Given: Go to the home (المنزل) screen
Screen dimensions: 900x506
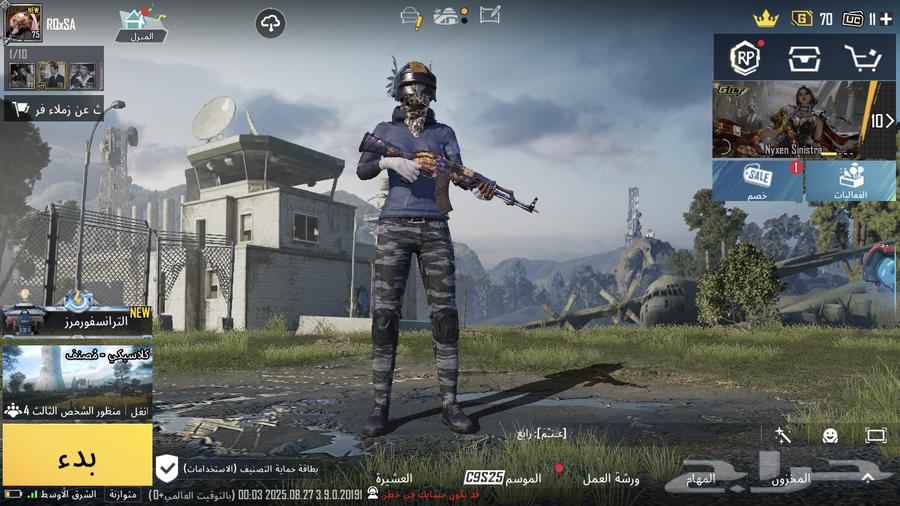Looking at the screenshot, I should pos(143,24).
